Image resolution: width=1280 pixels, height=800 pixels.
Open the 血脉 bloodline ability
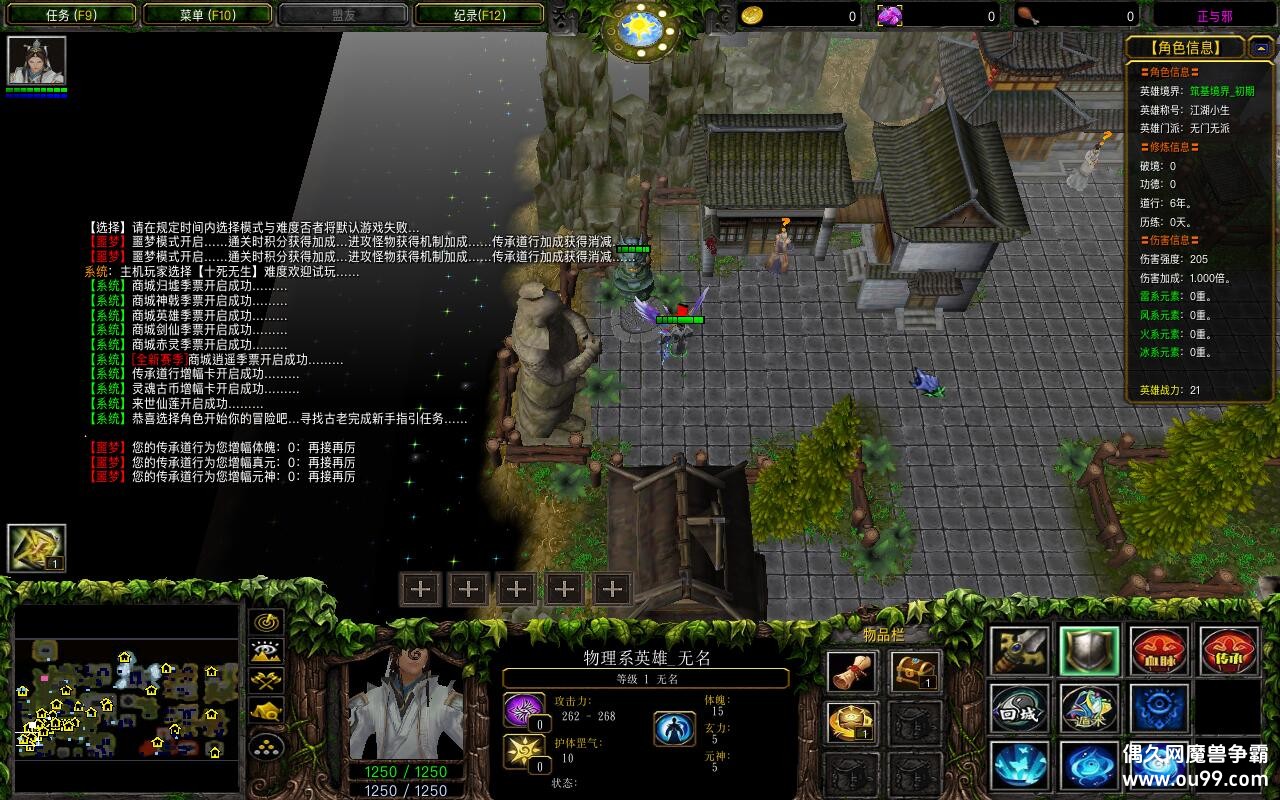tap(1159, 651)
